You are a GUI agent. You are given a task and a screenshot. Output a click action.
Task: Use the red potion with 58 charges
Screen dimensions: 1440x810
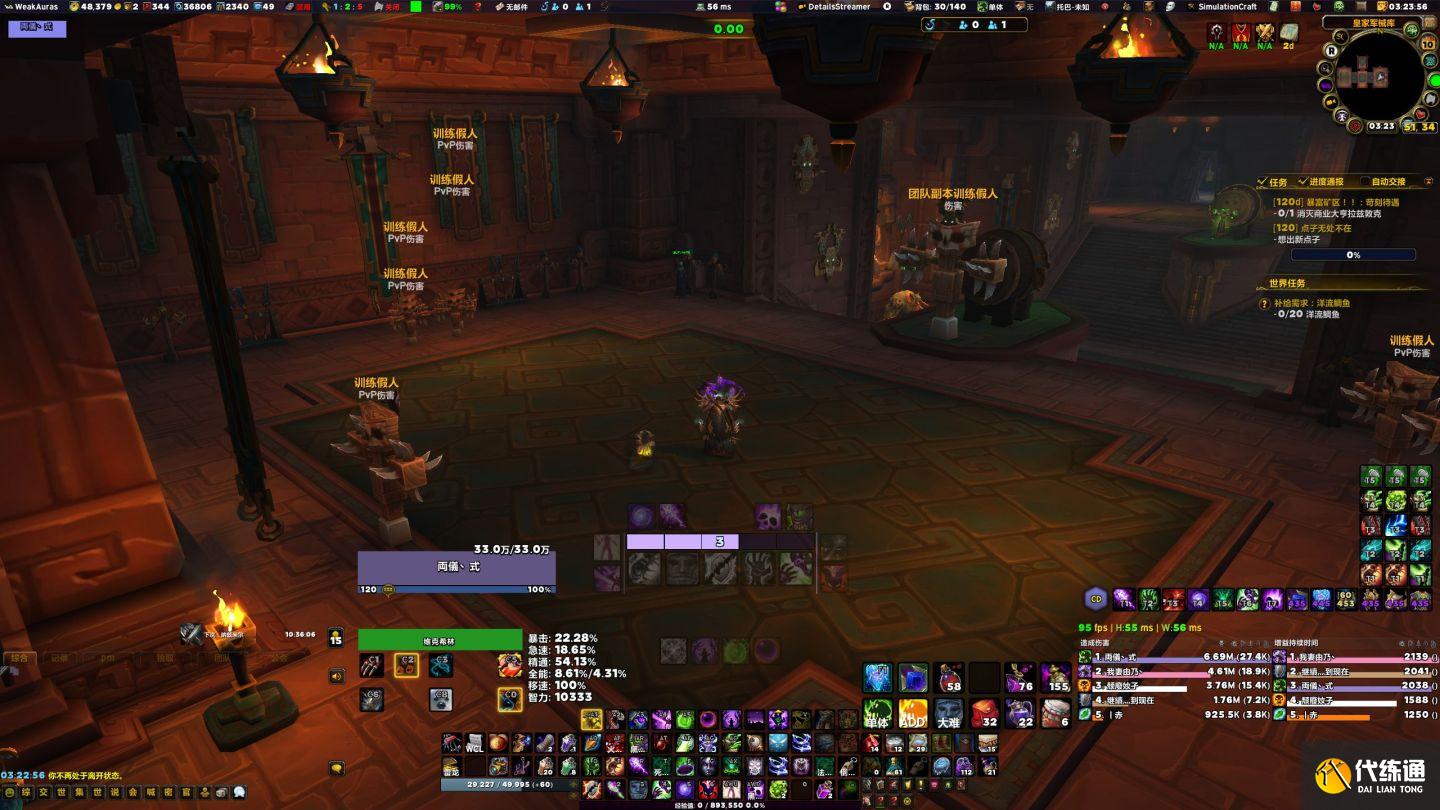(948, 677)
